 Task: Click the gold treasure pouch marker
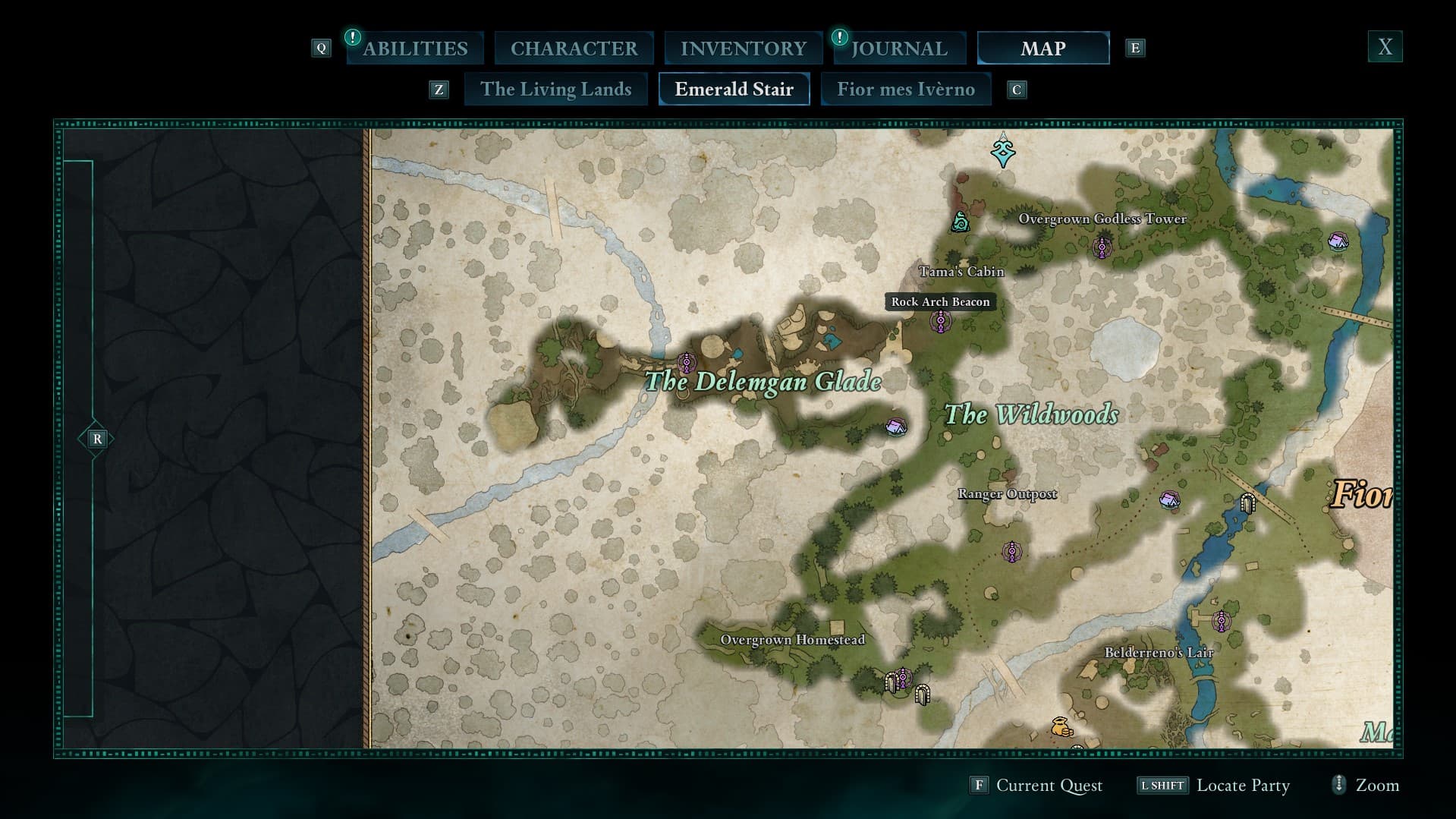tap(1061, 726)
